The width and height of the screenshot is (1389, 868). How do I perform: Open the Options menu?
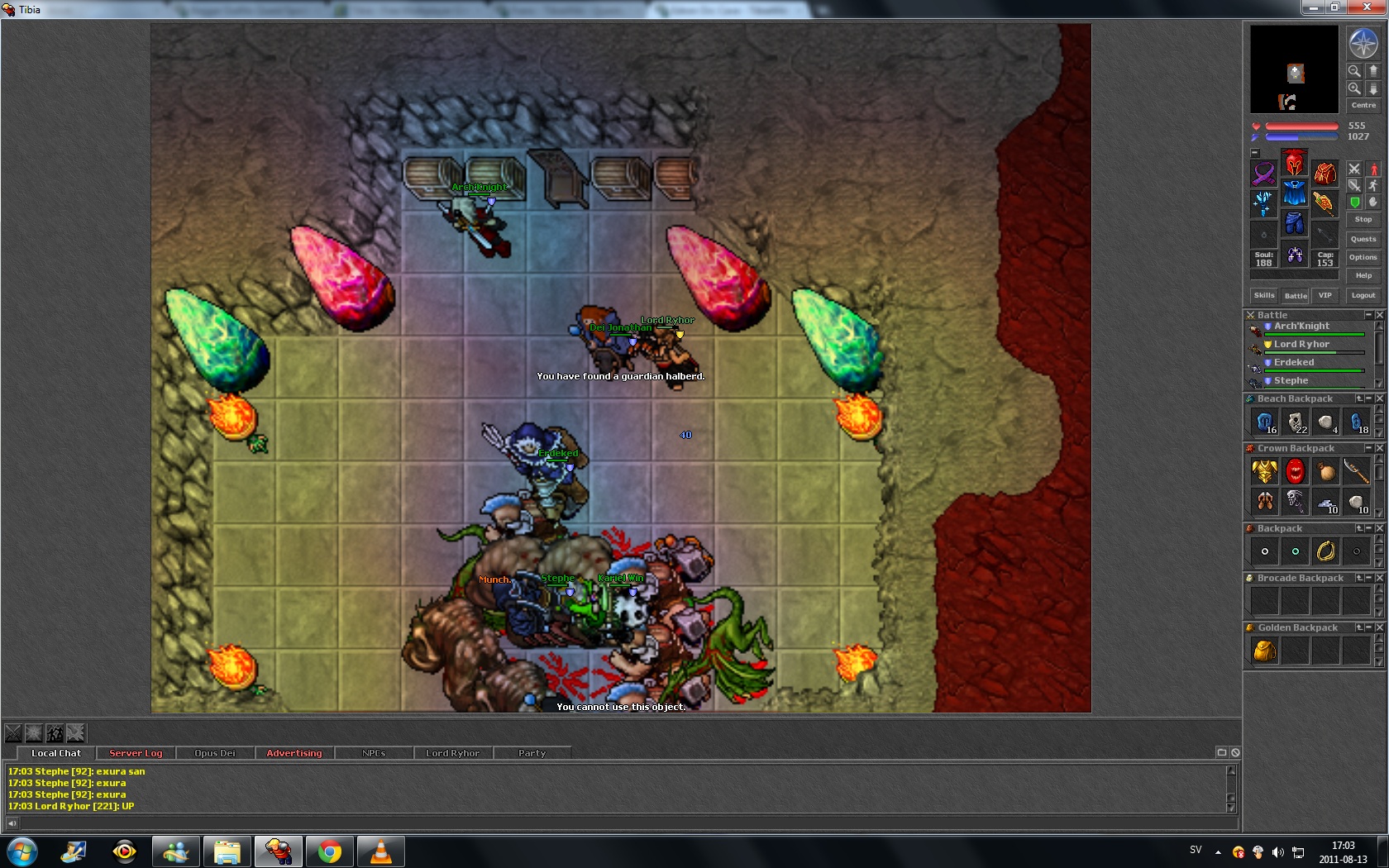pos(1363,257)
